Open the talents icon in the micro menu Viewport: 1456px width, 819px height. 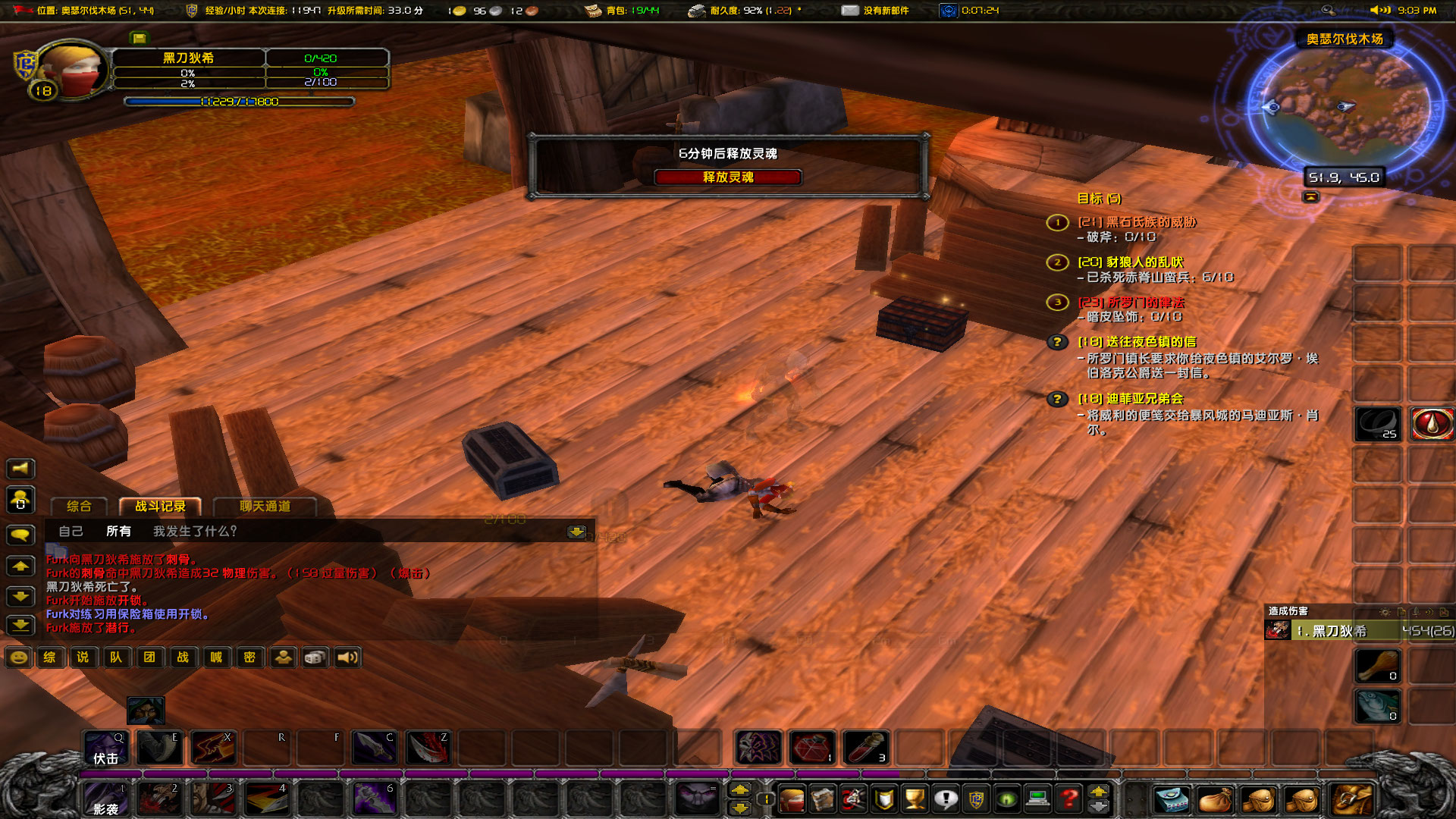tap(852, 799)
